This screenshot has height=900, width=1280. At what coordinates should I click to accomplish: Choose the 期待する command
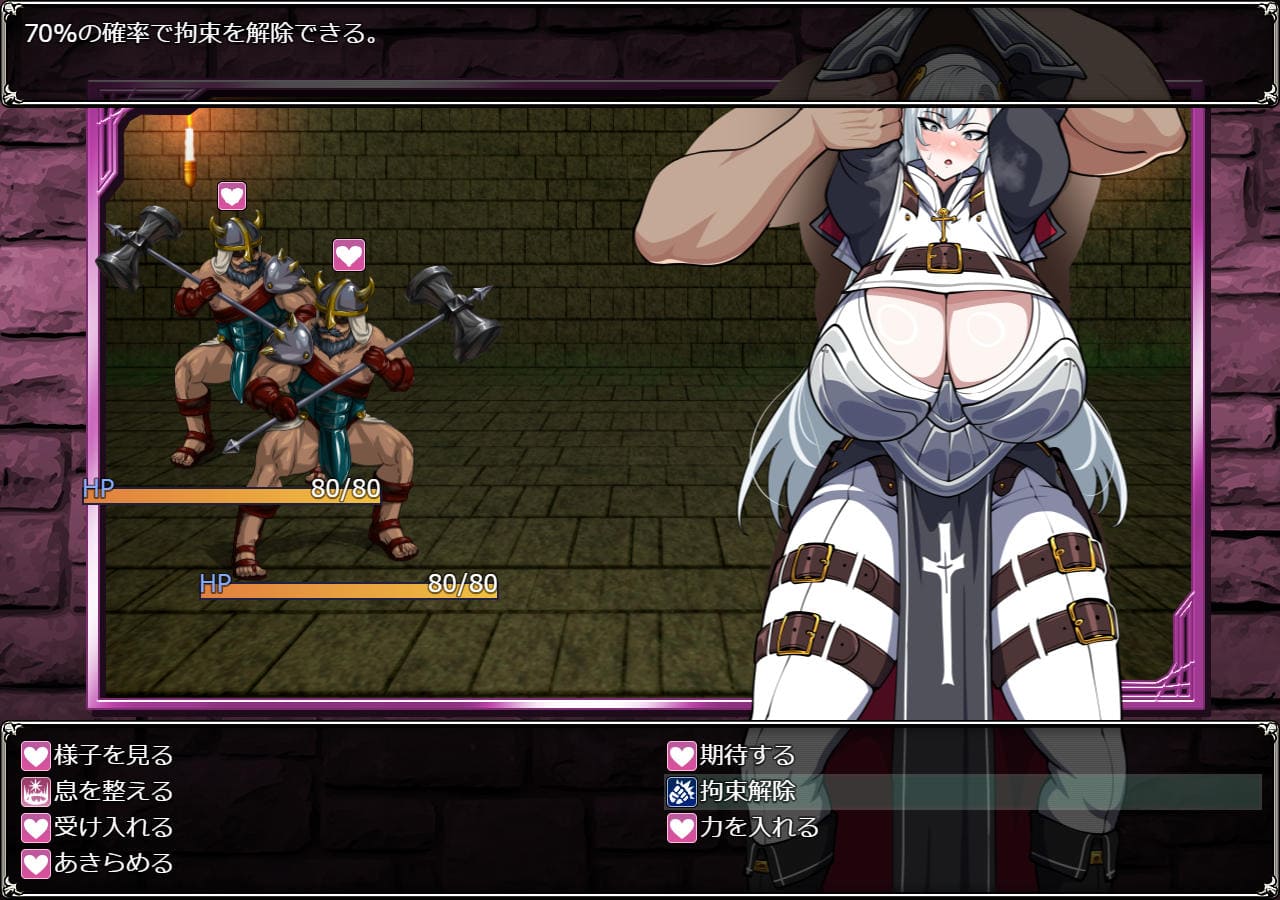pos(746,755)
